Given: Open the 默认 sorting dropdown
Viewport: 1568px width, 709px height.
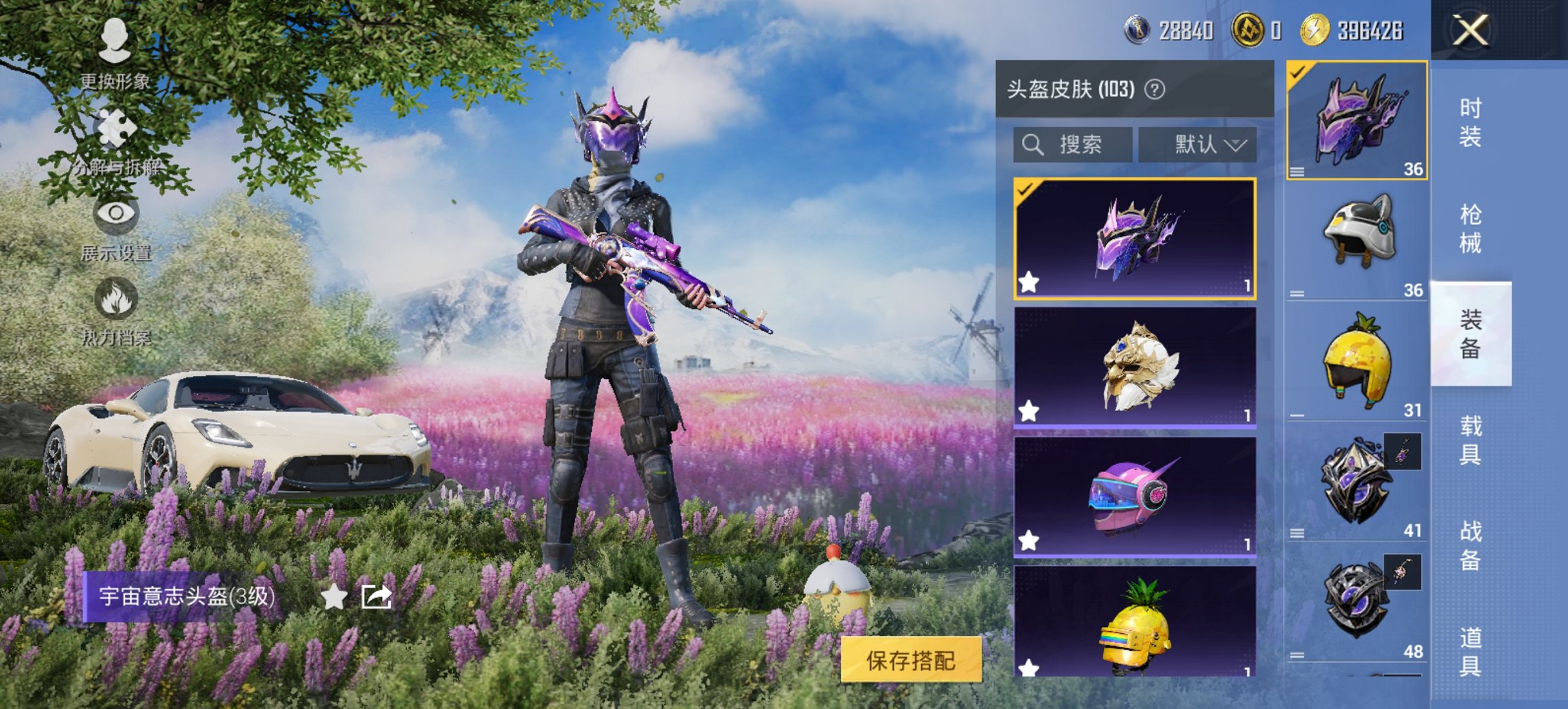Looking at the screenshot, I should pyautogui.click(x=1198, y=144).
